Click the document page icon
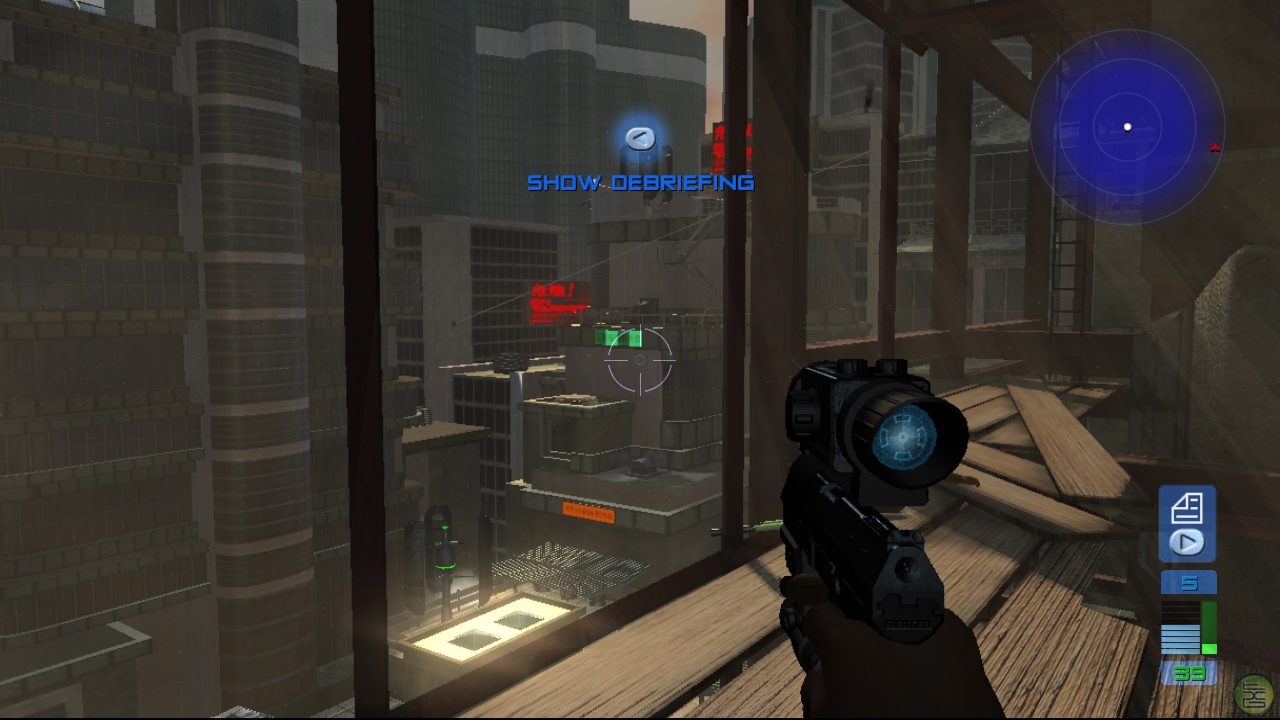 point(1187,508)
